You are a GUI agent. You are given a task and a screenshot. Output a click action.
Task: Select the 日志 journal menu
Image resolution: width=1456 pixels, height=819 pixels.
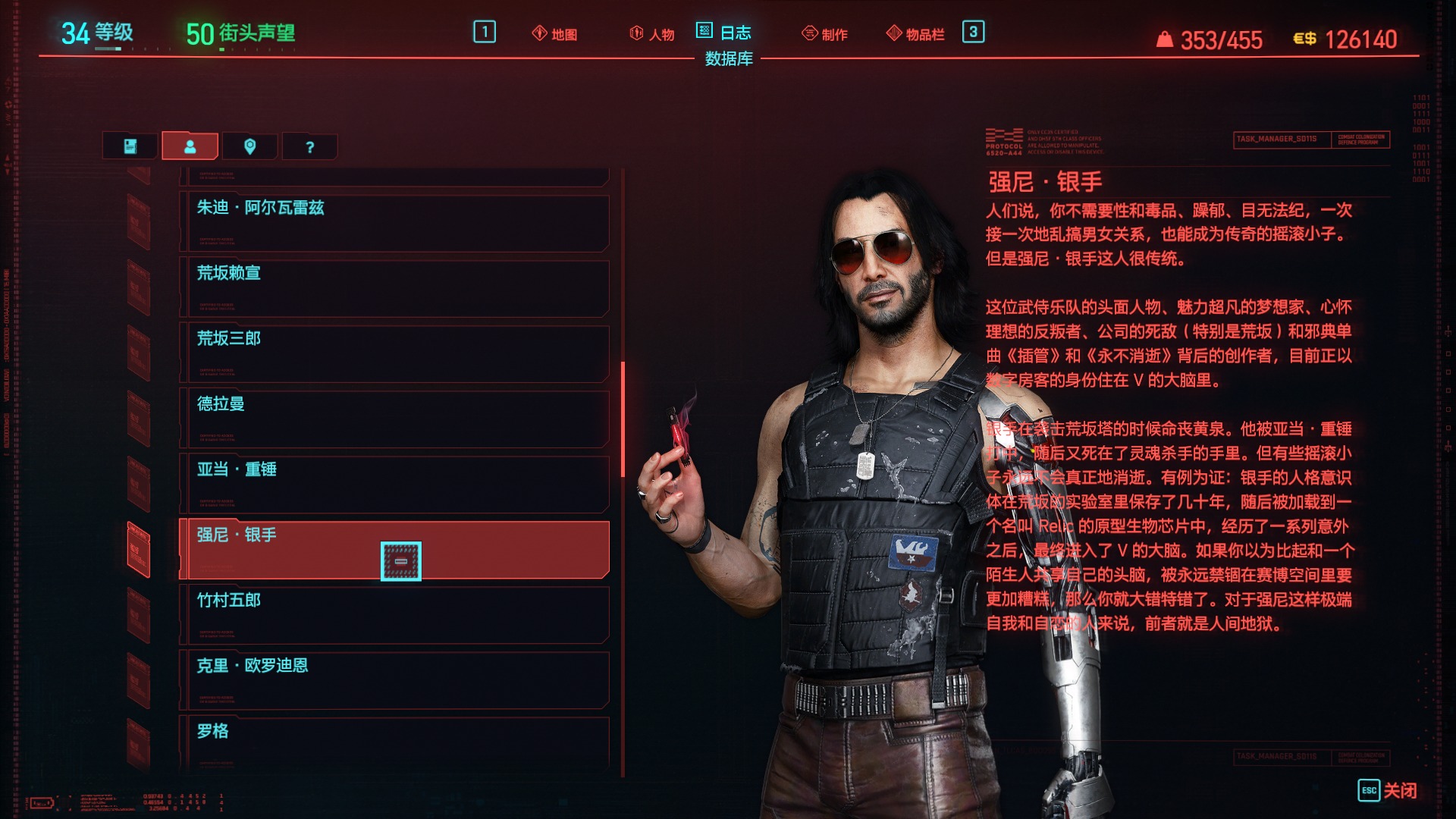pyautogui.click(x=724, y=33)
